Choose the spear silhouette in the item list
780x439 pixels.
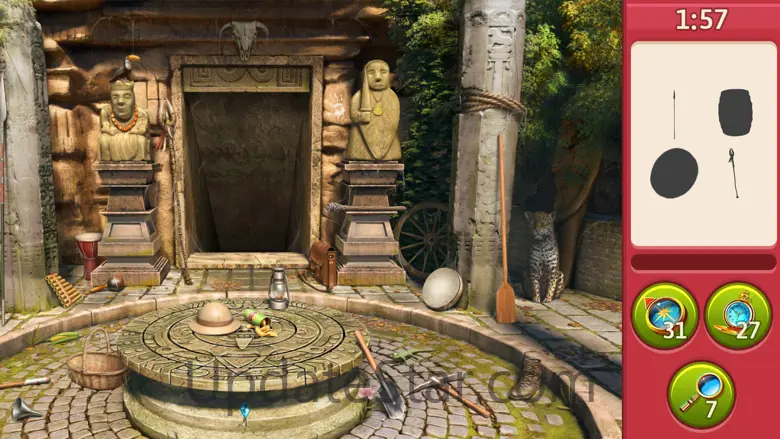coord(673,114)
